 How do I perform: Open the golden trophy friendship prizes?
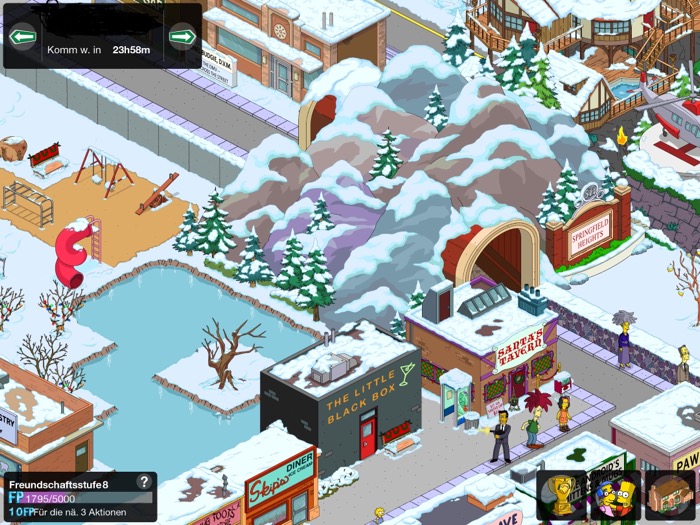pos(561,495)
